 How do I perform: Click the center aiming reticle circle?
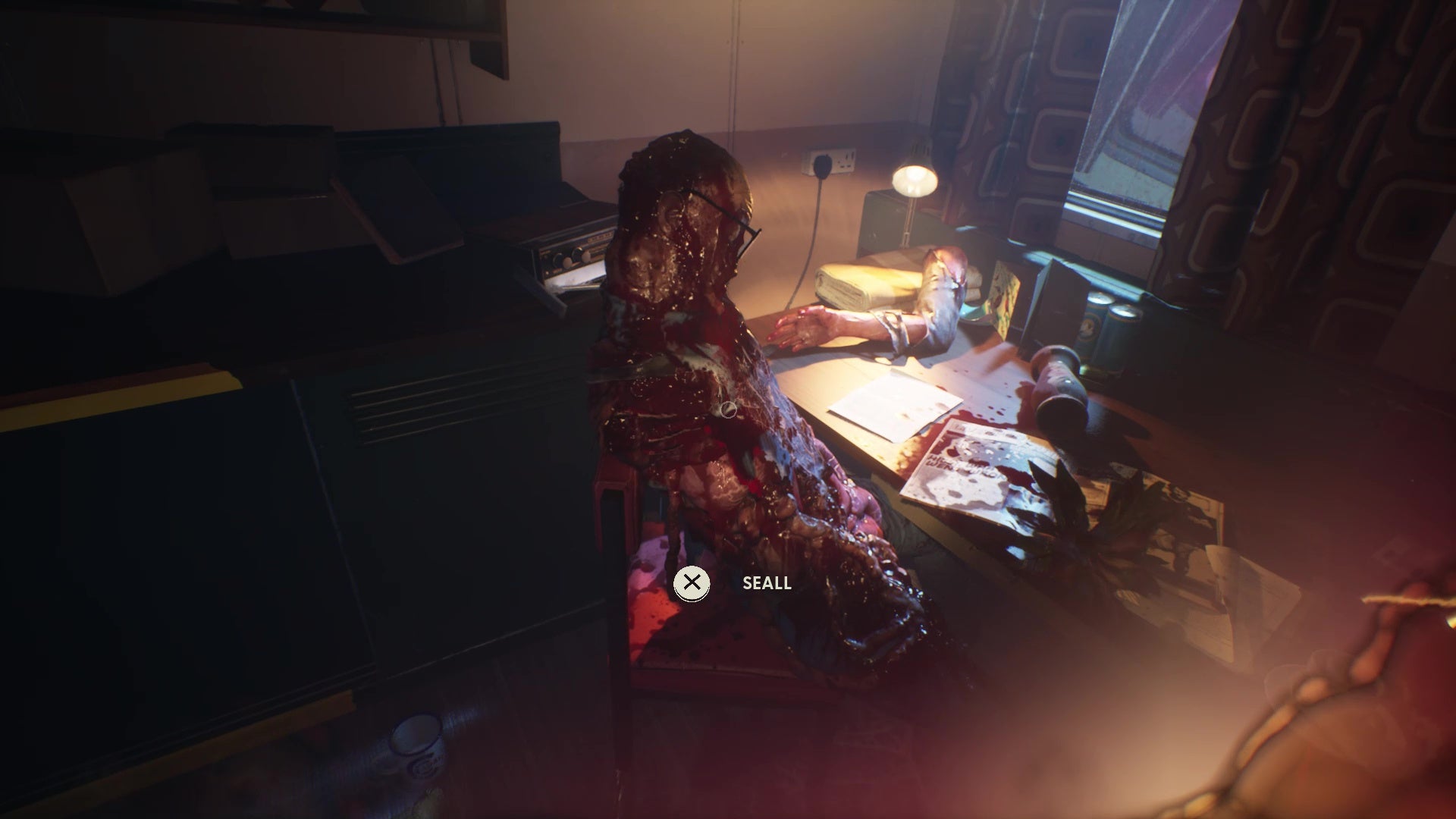729,409
